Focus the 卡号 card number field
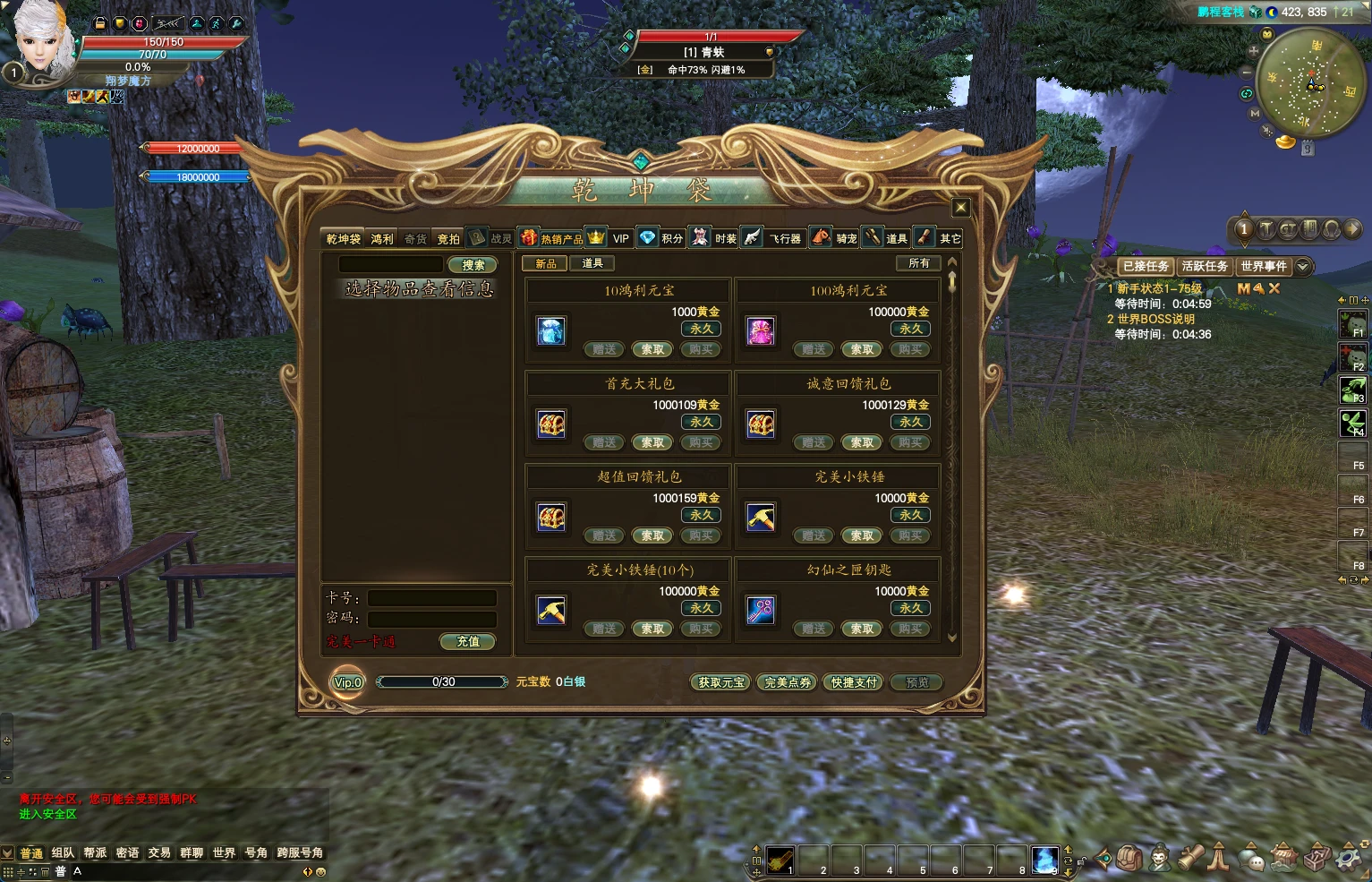The image size is (1372, 882). [431, 598]
